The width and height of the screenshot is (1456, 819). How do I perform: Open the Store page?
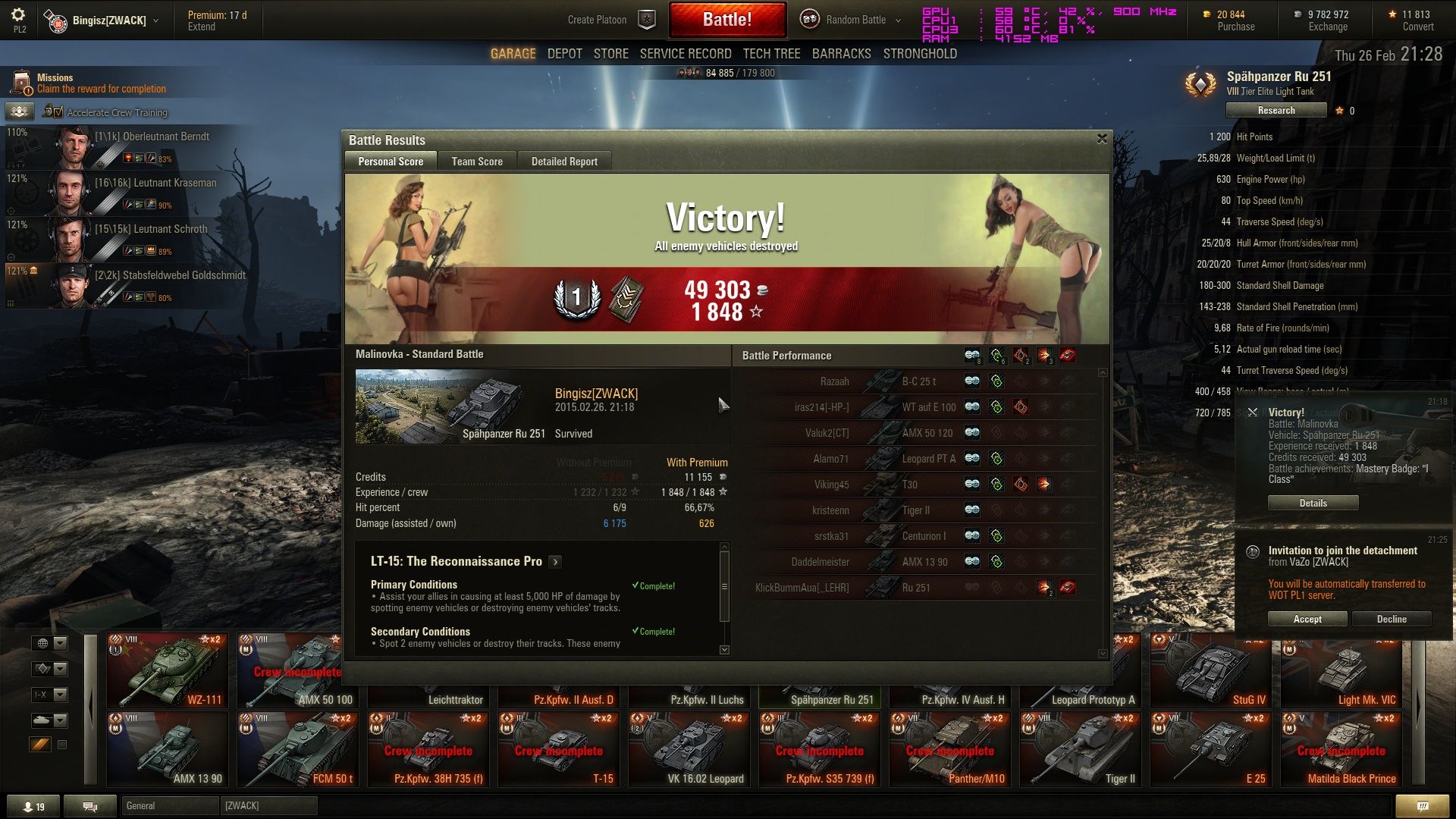(x=610, y=54)
